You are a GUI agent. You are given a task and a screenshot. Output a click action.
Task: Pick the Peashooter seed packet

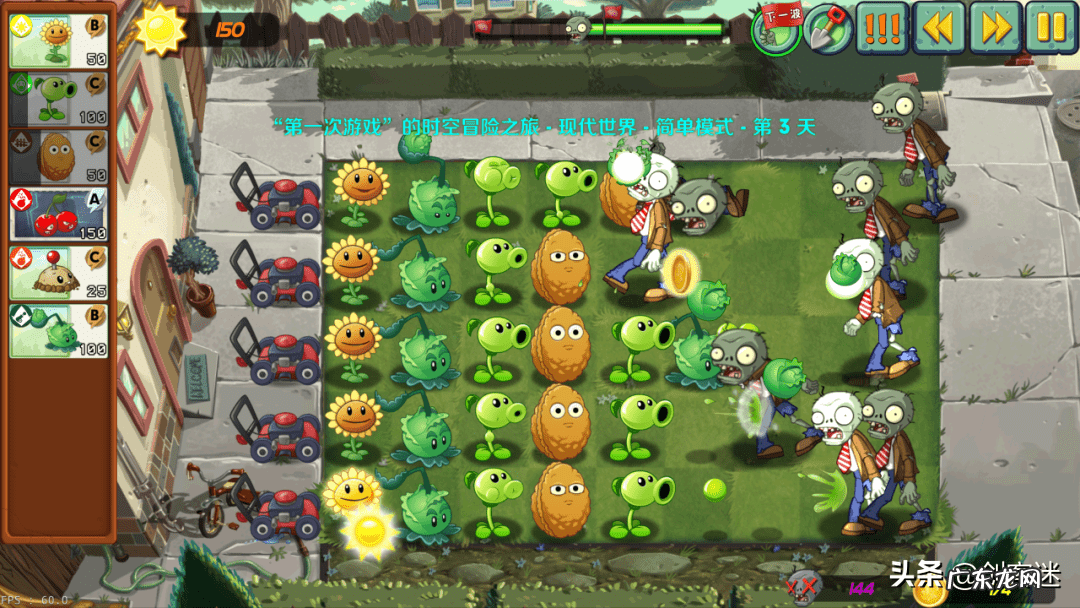(58, 99)
